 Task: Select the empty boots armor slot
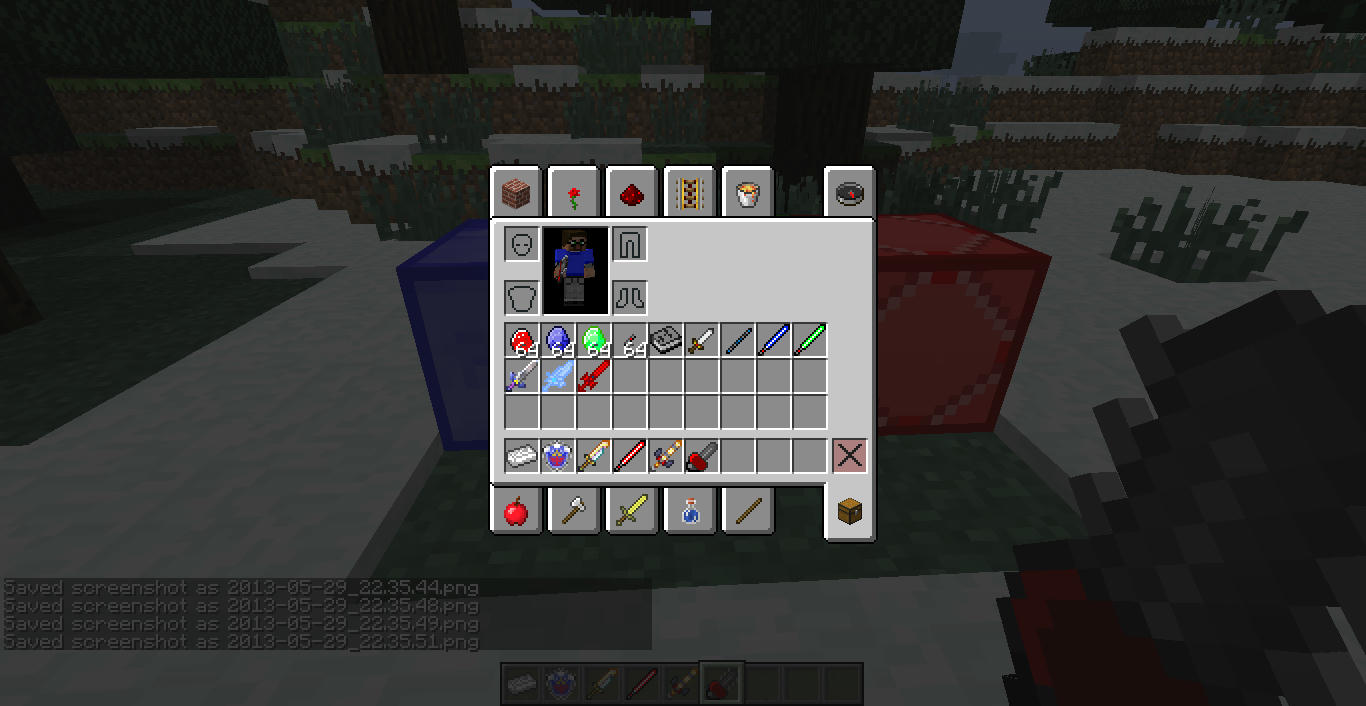coord(630,297)
